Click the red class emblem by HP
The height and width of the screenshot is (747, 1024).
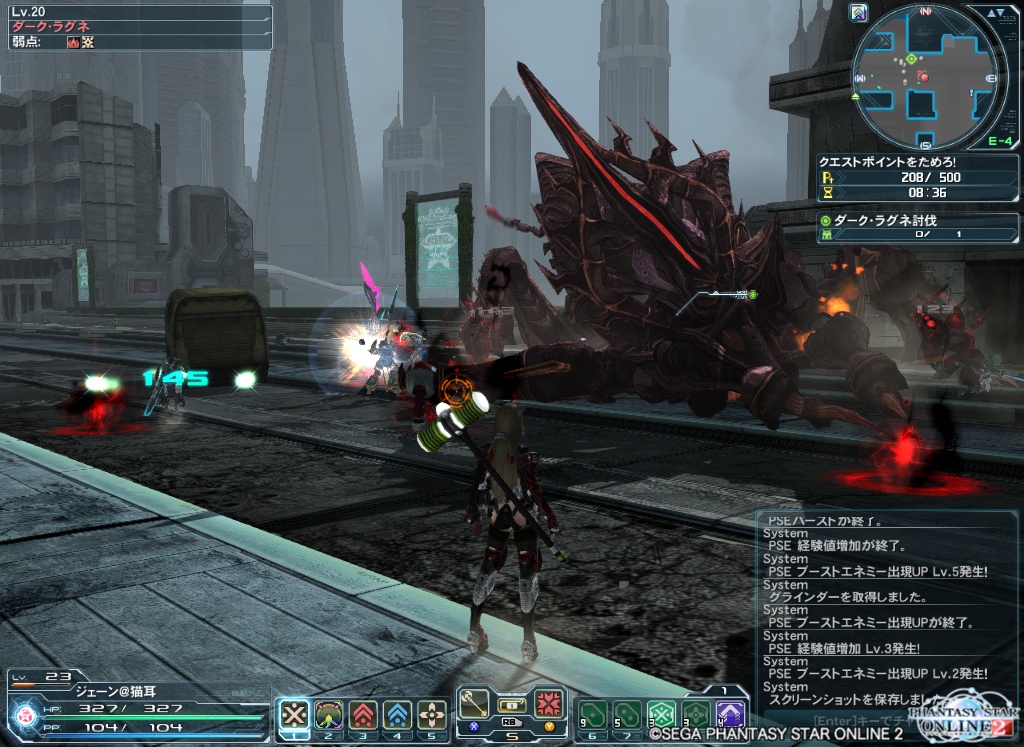tap(23, 714)
